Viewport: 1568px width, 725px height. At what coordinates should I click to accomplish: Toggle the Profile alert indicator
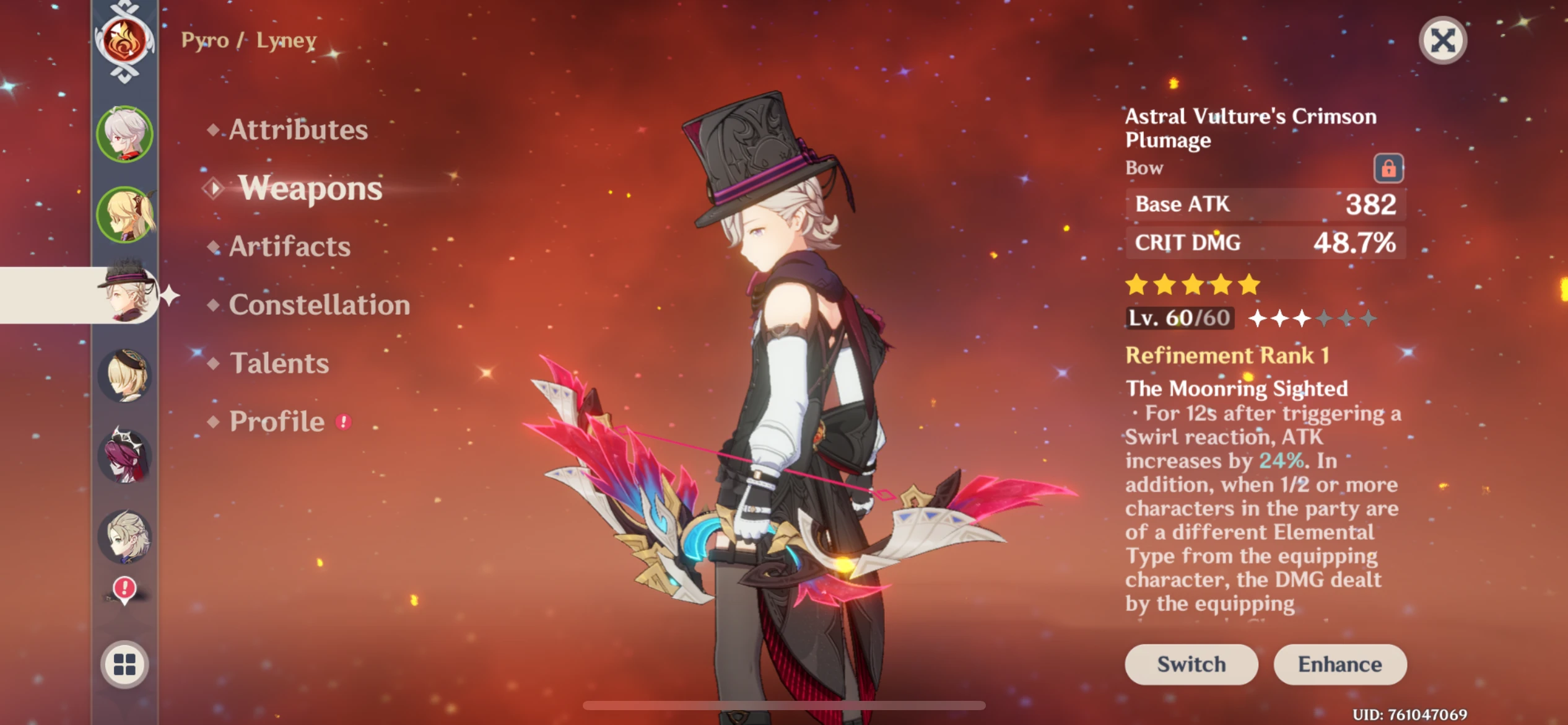pos(344,421)
